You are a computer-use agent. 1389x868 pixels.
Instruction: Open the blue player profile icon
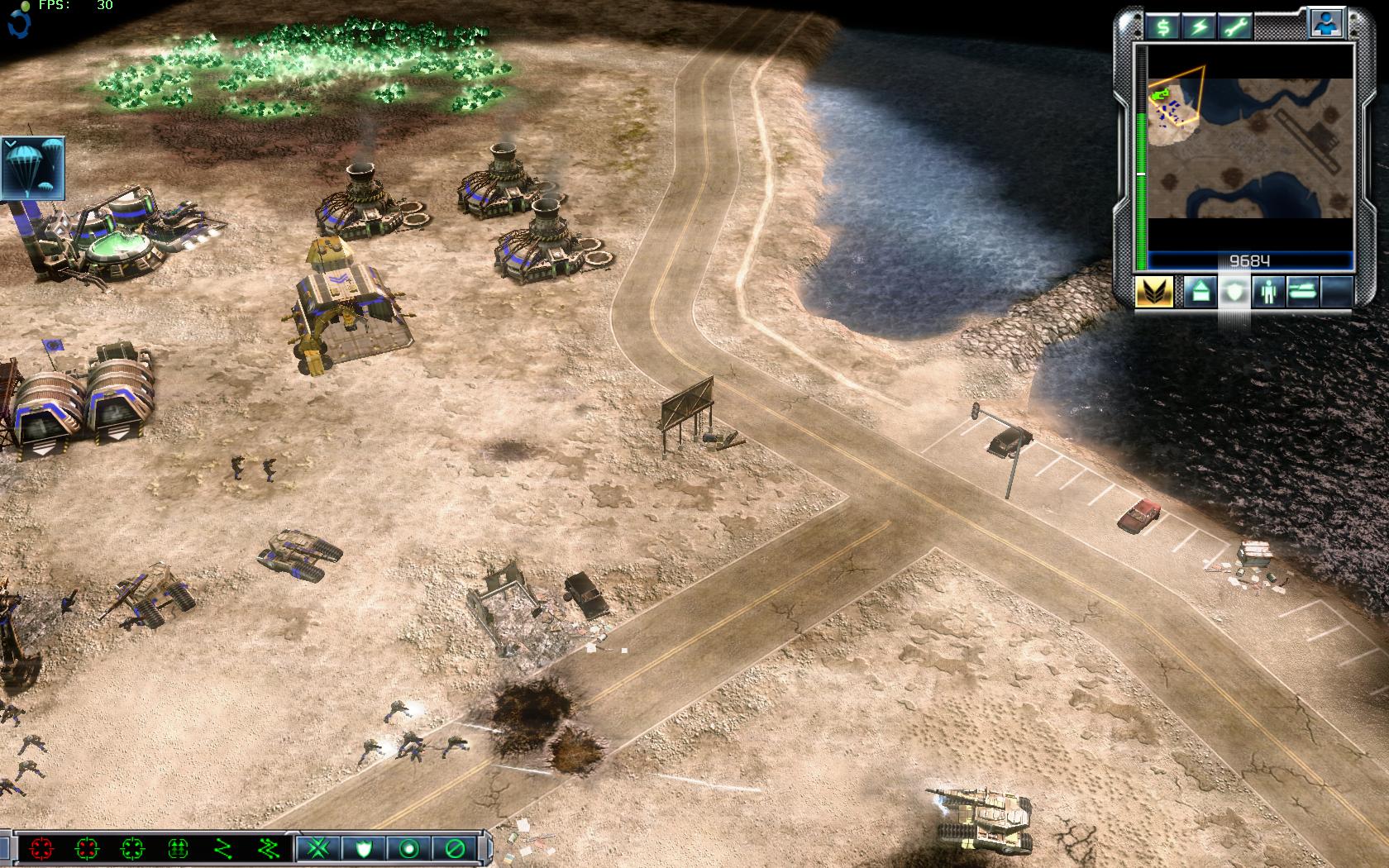click(x=1326, y=24)
